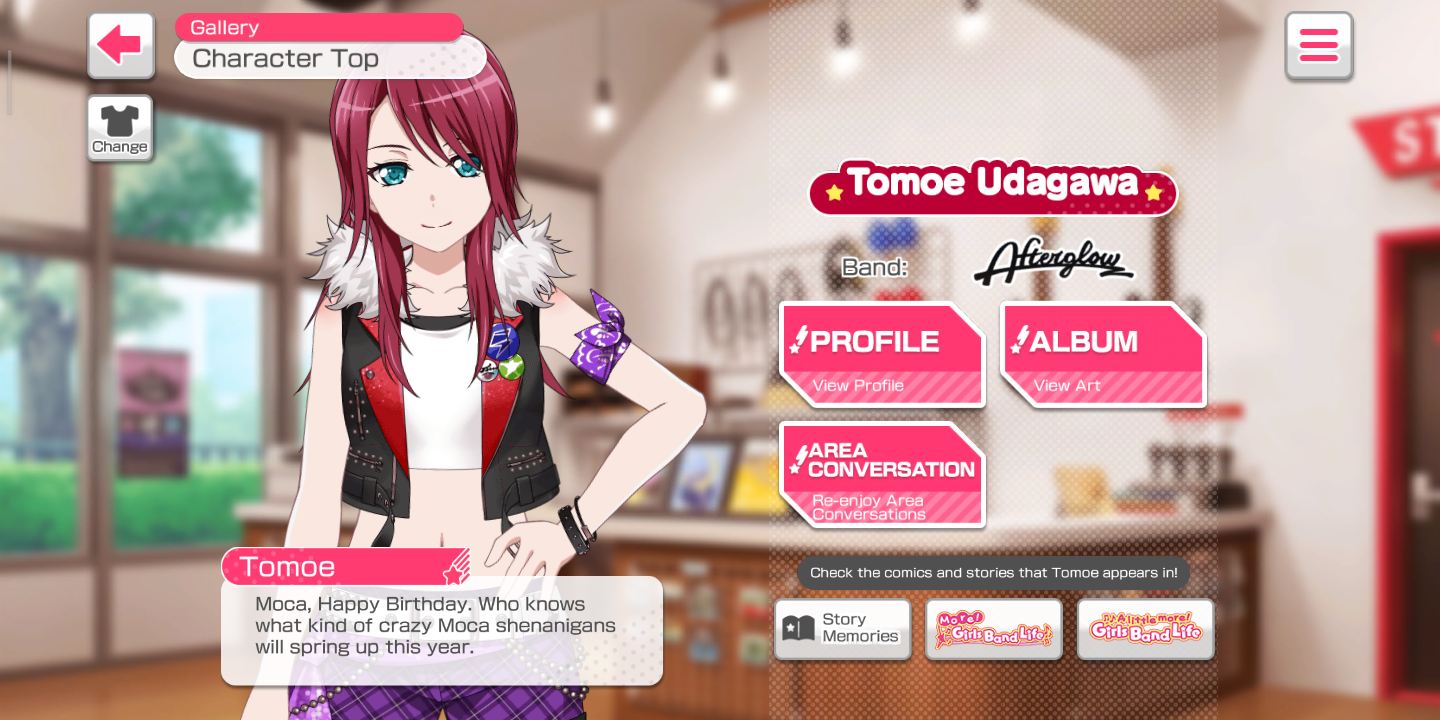This screenshot has width=1440, height=720.
Task: Open the hamburger menu
Action: click(1318, 45)
